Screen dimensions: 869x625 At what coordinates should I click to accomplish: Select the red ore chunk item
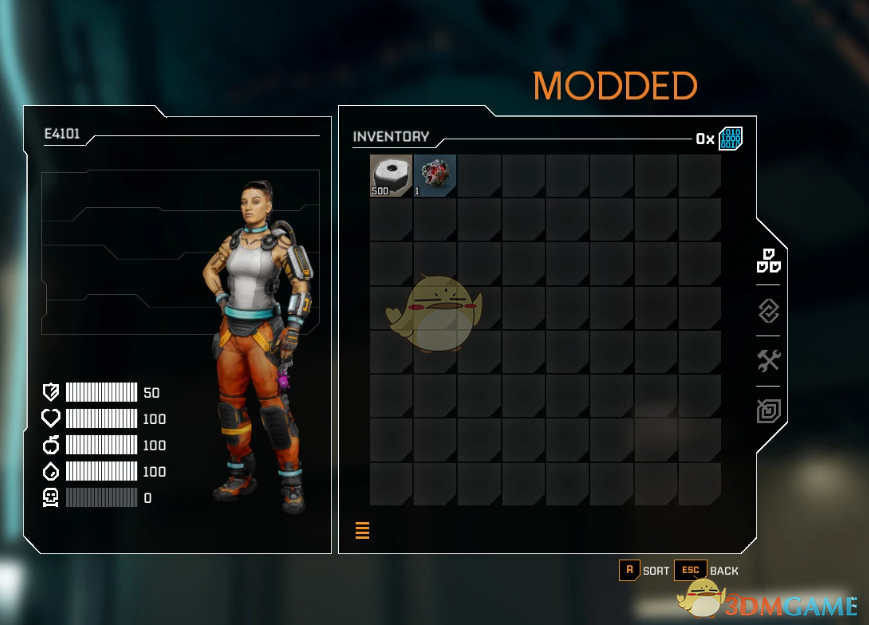pos(435,175)
